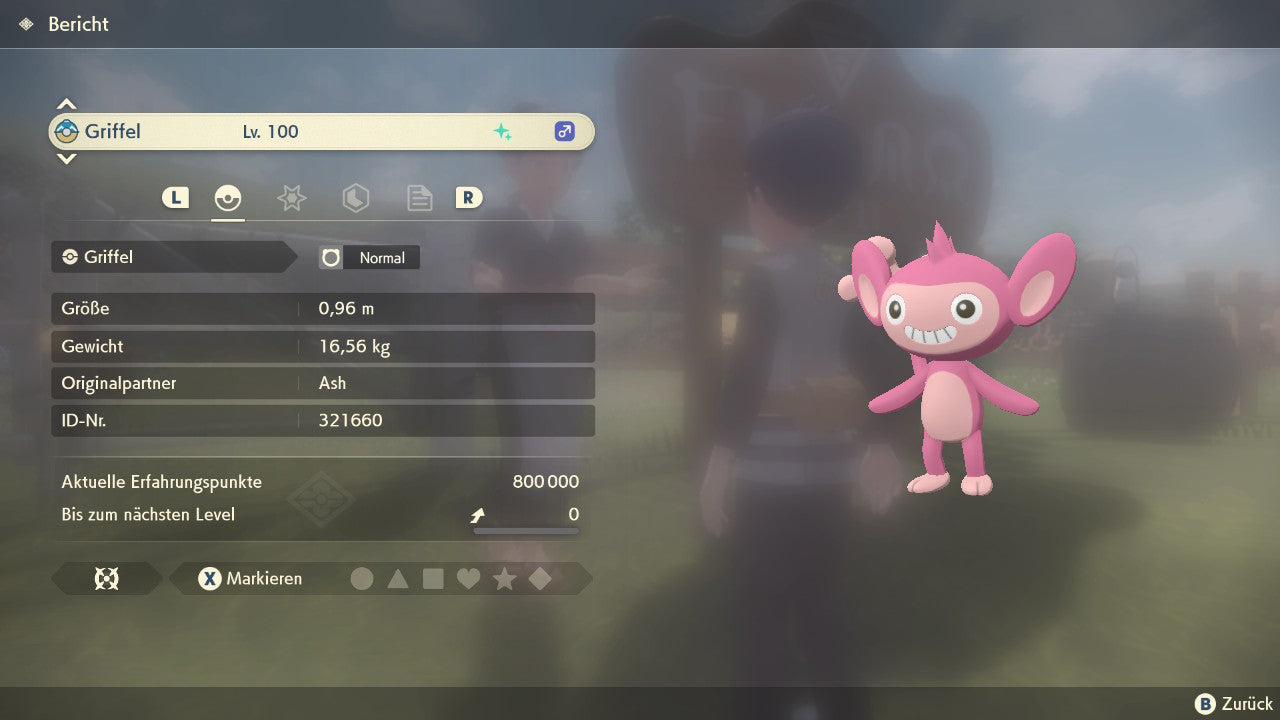Go back with the Zurück button
The image size is (1280, 720).
tap(1234, 704)
